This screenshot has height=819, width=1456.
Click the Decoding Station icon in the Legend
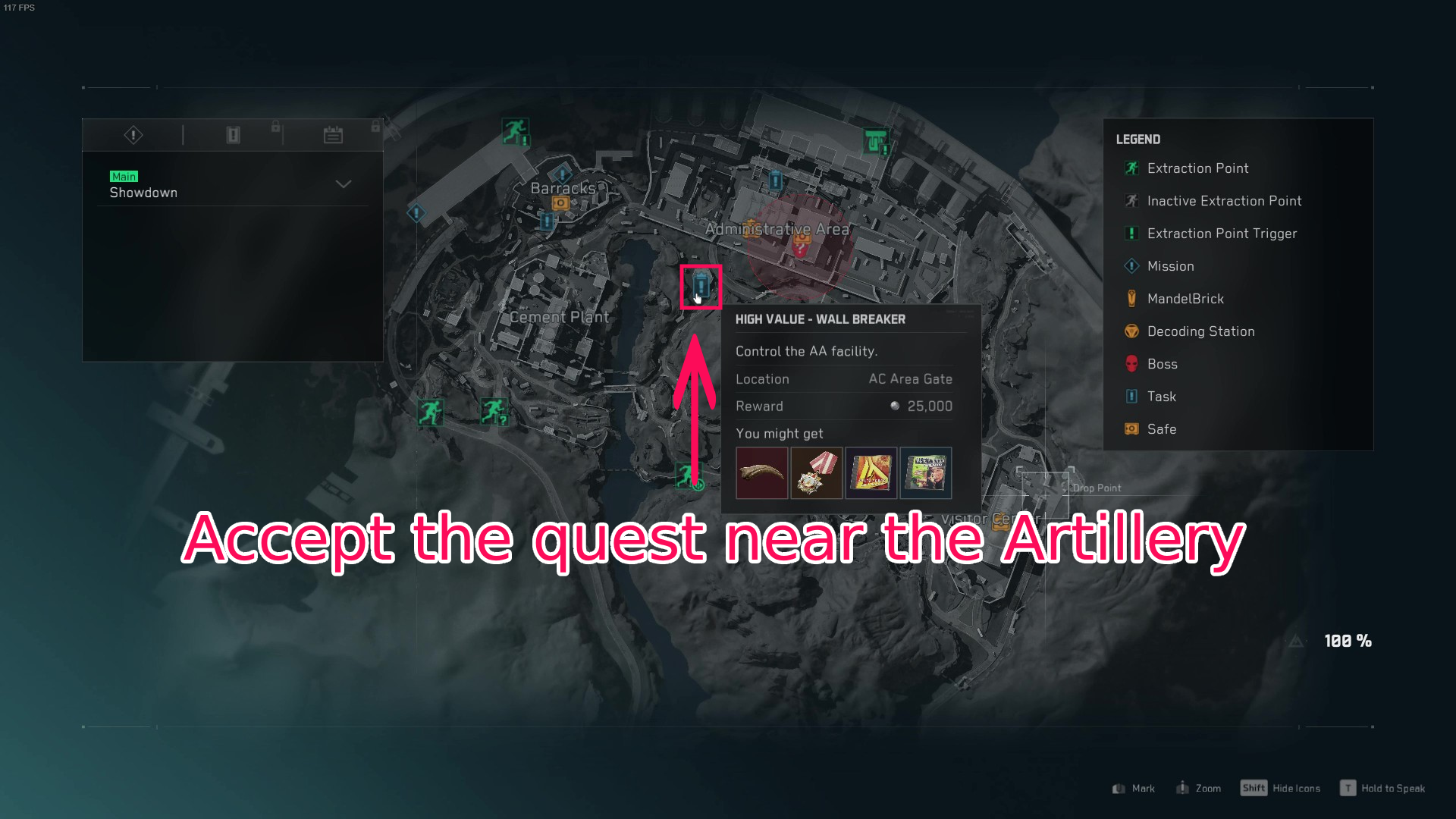1131,331
